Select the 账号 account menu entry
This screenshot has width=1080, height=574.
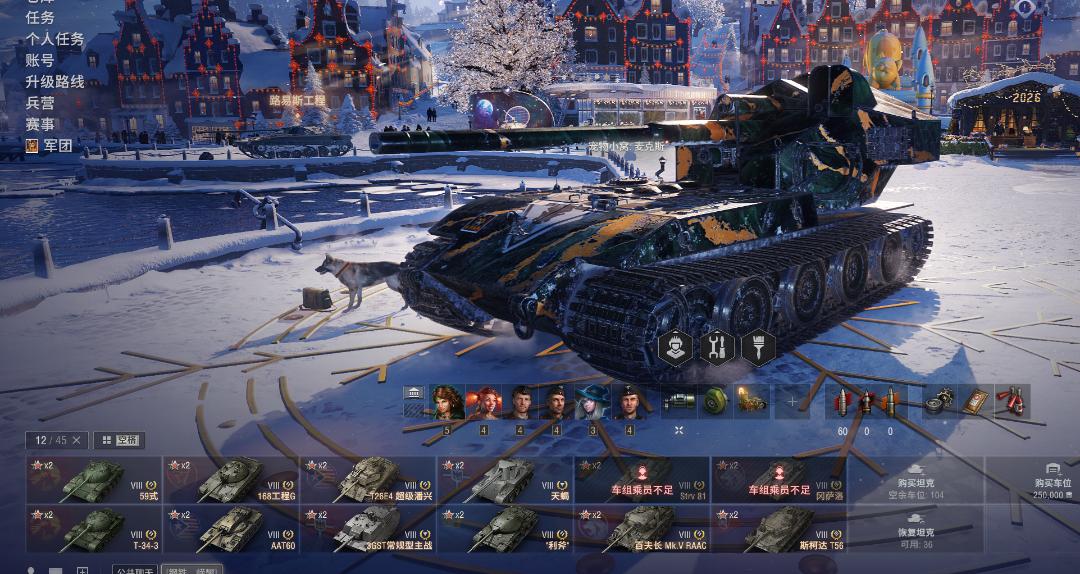(40, 60)
